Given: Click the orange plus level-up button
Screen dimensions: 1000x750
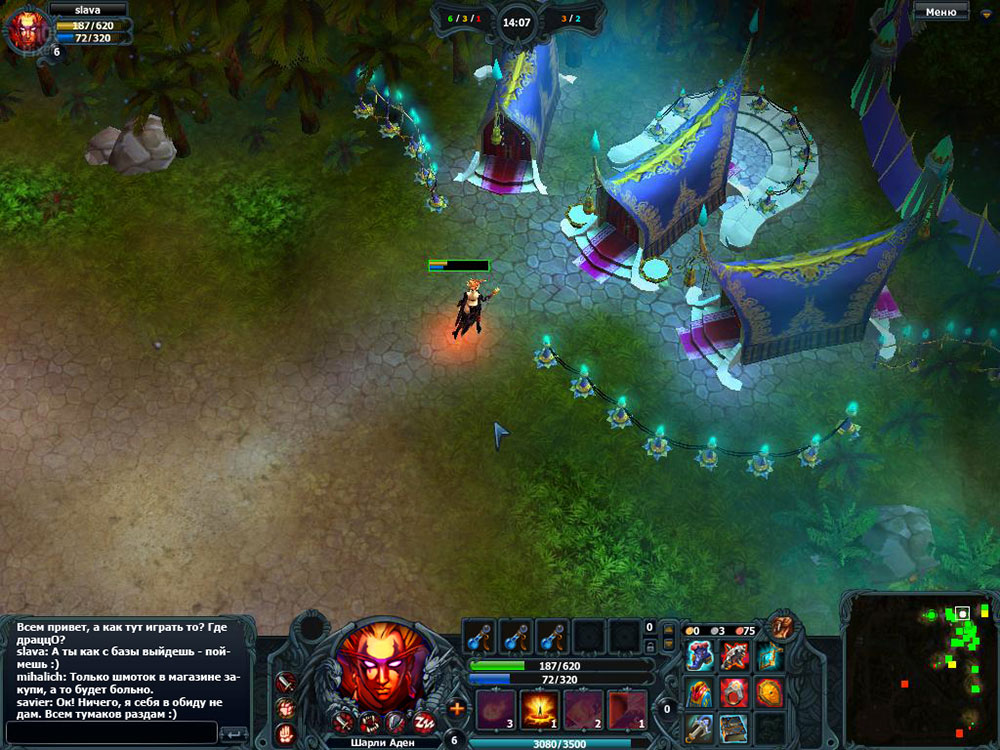Looking at the screenshot, I should pyautogui.click(x=457, y=708).
